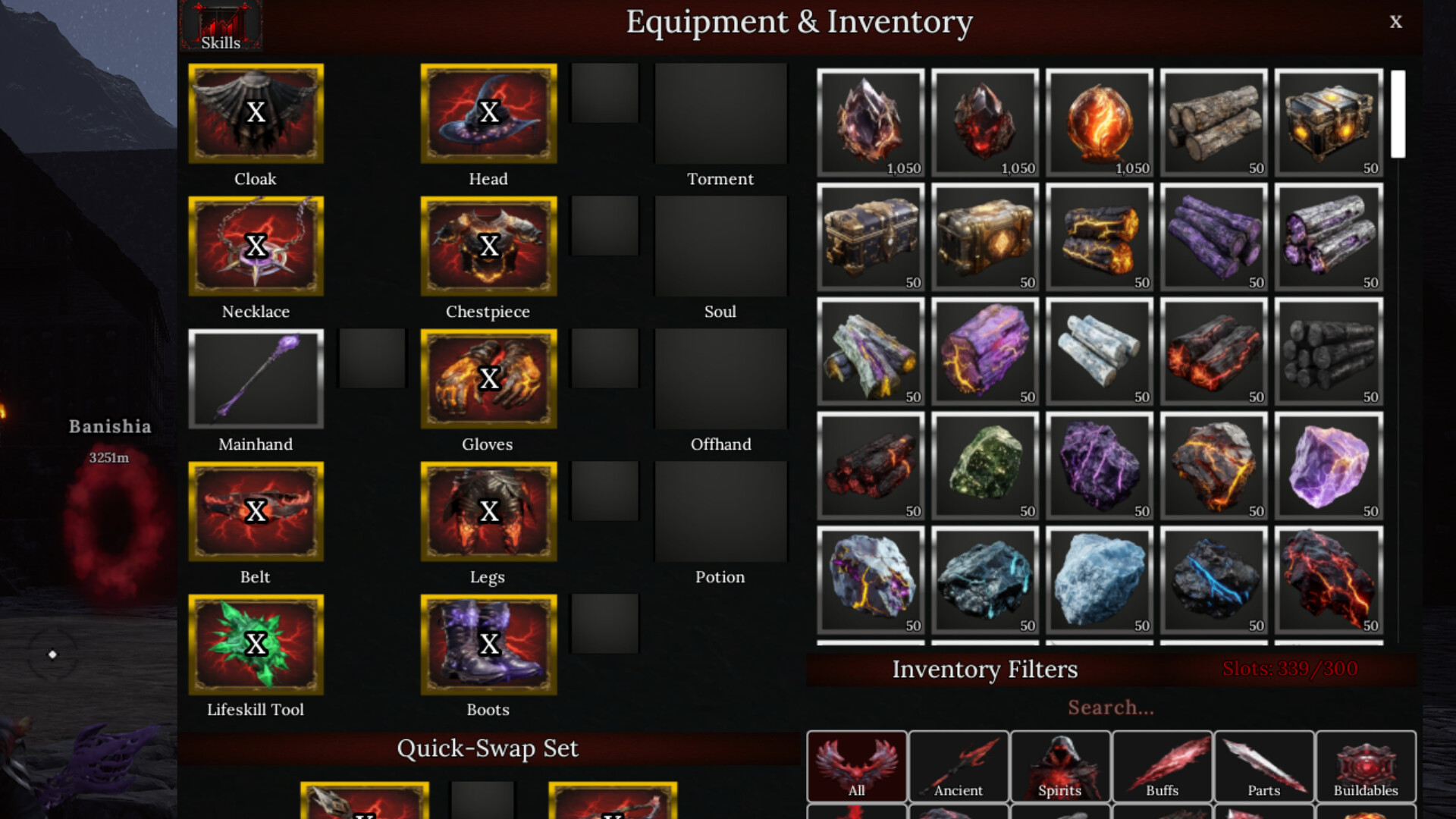Select the Parts filter icon
1456x819 pixels.
pos(1263,766)
